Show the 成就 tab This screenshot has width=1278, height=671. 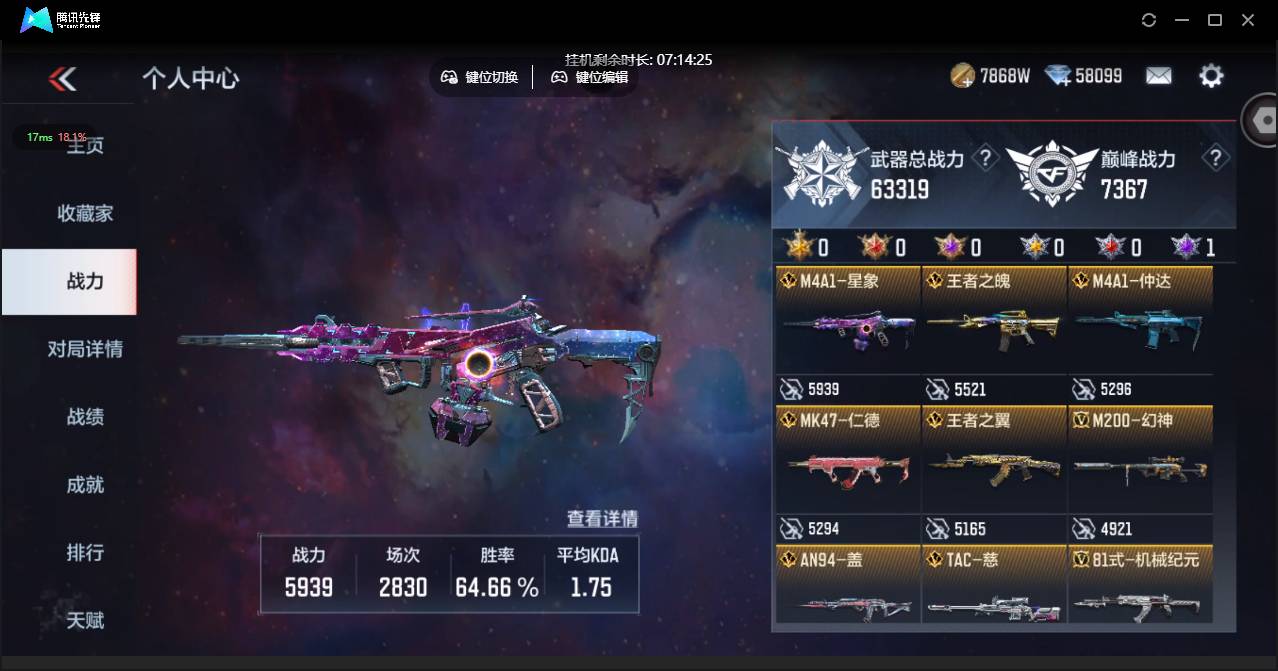coord(85,485)
